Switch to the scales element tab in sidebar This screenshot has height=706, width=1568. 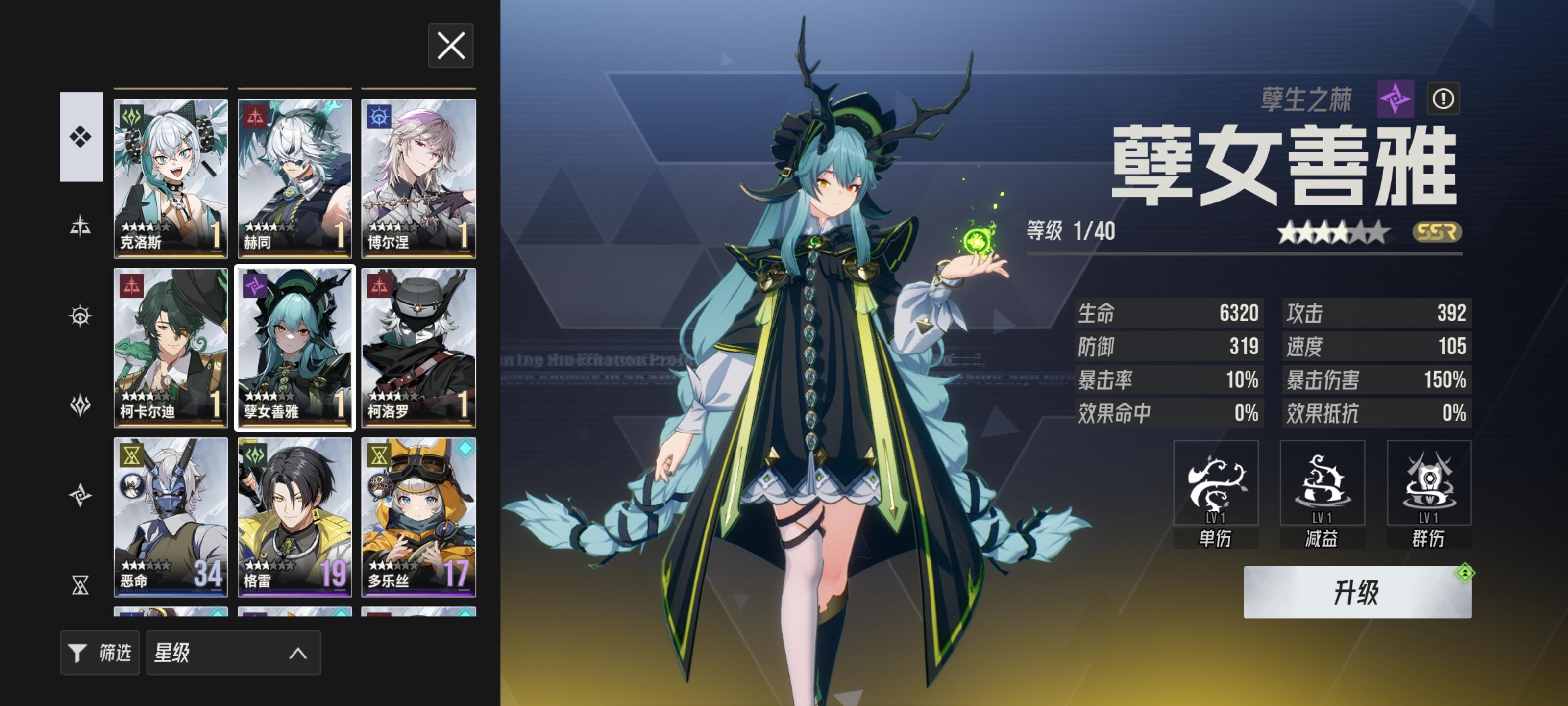pyautogui.click(x=81, y=224)
